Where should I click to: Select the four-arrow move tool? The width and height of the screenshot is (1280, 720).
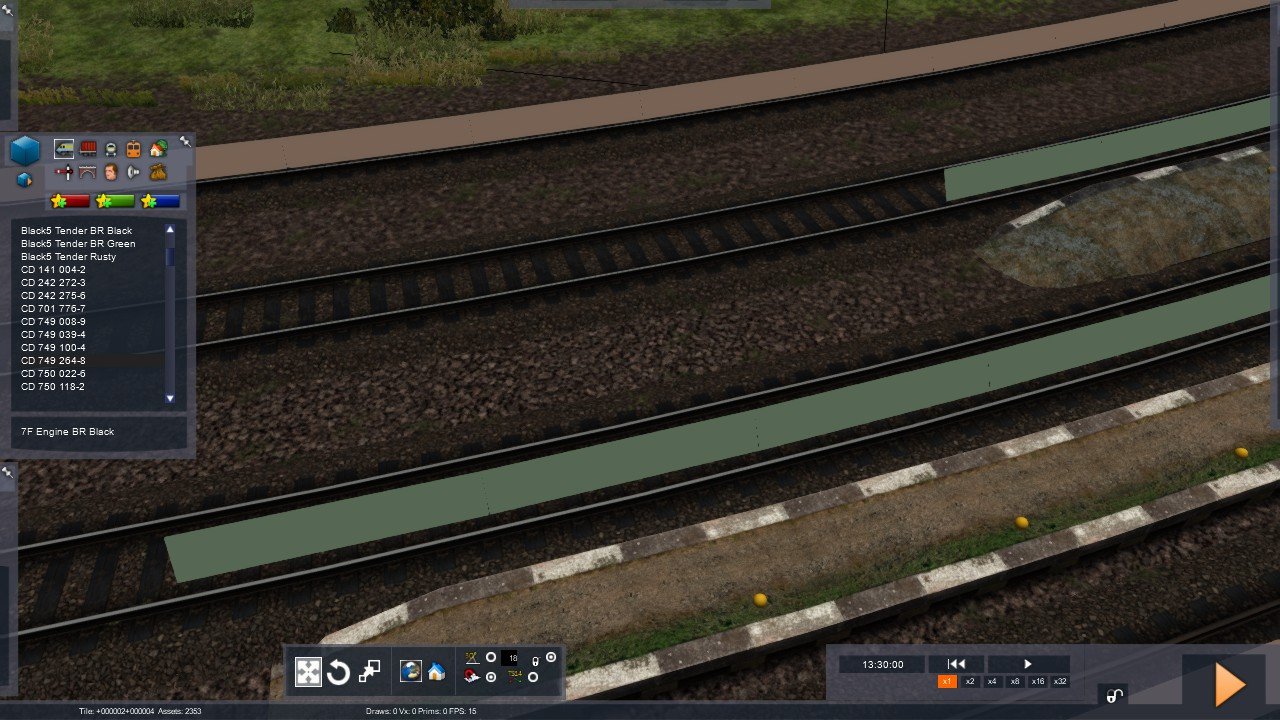click(308, 672)
